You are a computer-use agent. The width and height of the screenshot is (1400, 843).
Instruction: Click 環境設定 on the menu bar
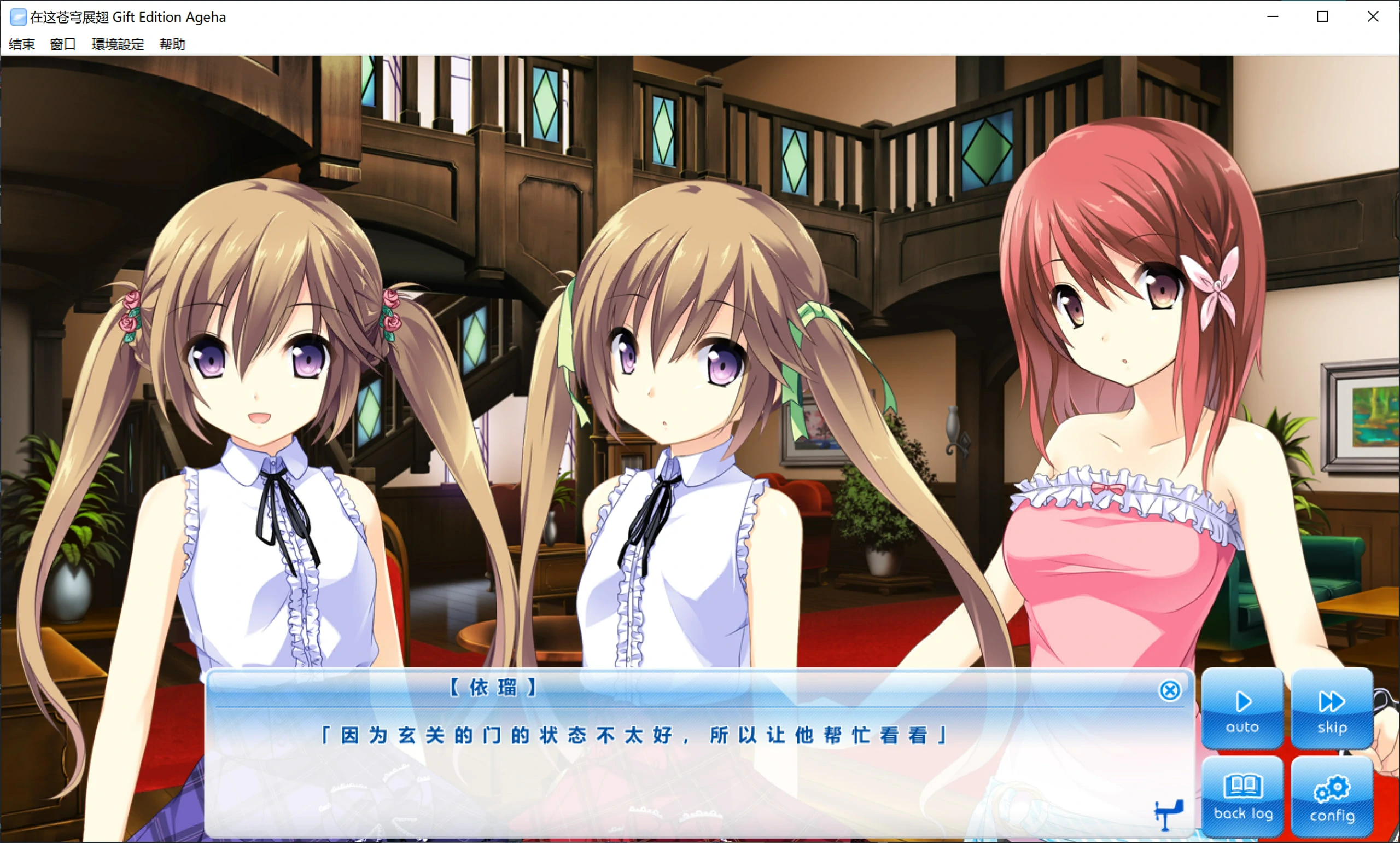point(118,44)
